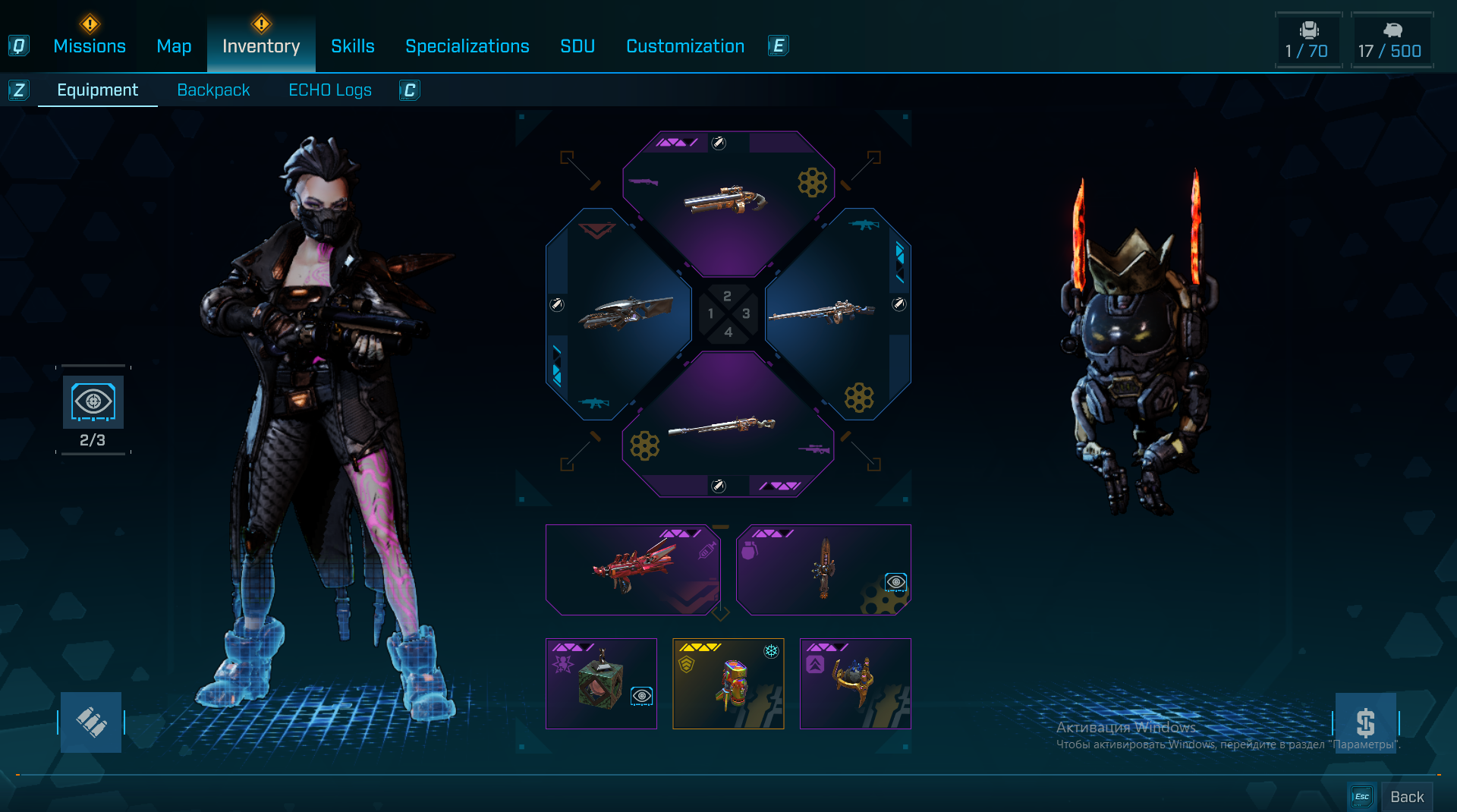Switch to the Customization tab
The image size is (1457, 812).
click(x=685, y=46)
